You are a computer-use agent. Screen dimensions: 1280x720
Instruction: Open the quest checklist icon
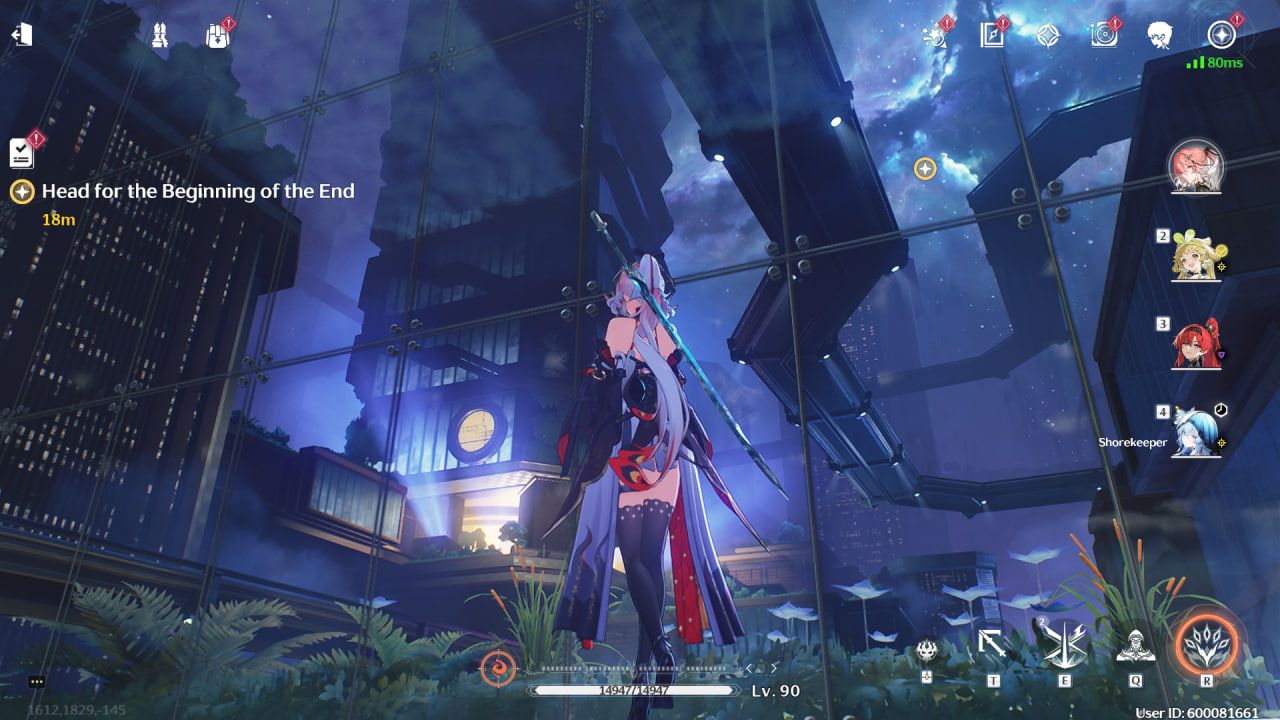[x=22, y=153]
